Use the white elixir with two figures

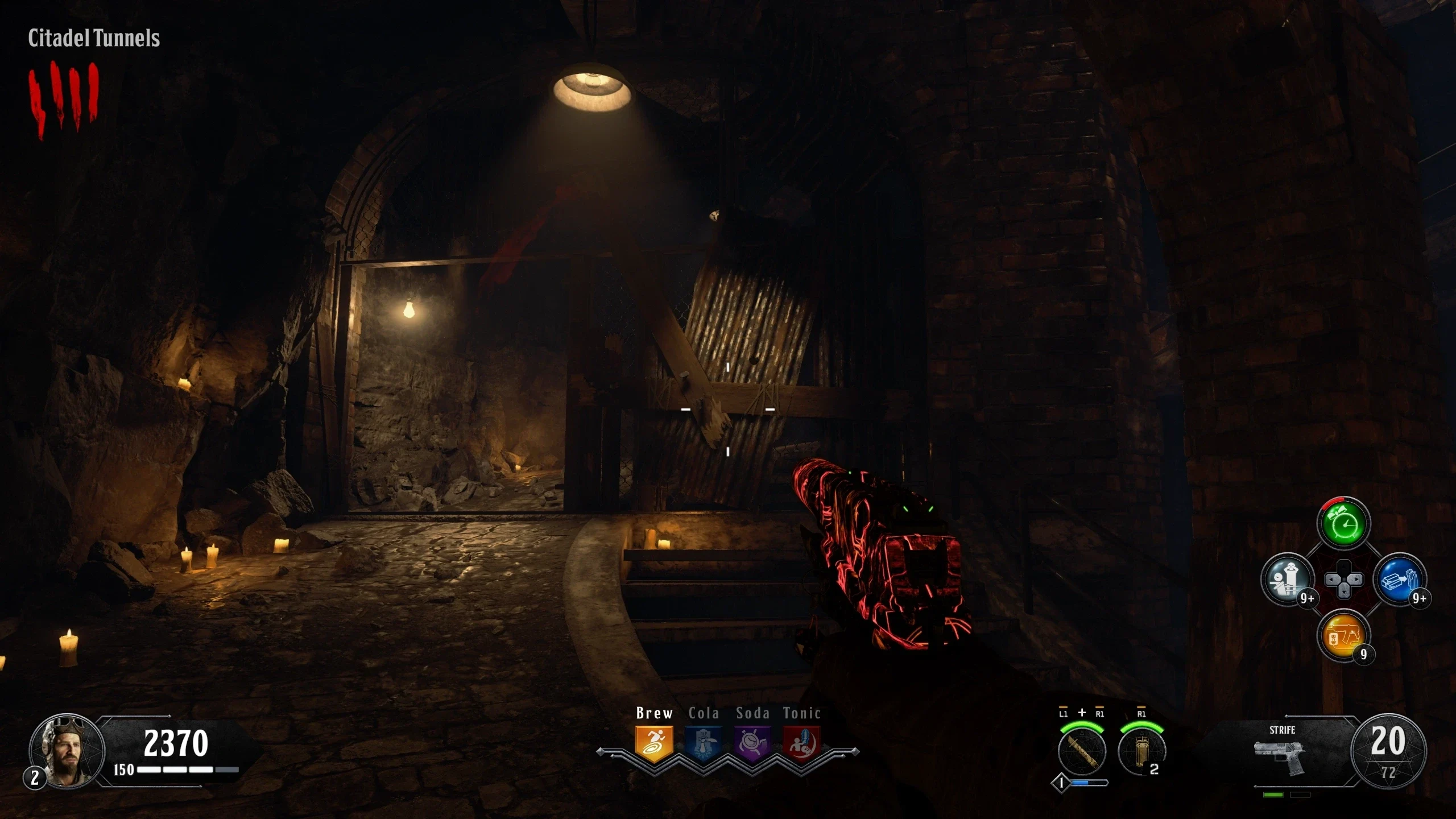coord(1288,580)
